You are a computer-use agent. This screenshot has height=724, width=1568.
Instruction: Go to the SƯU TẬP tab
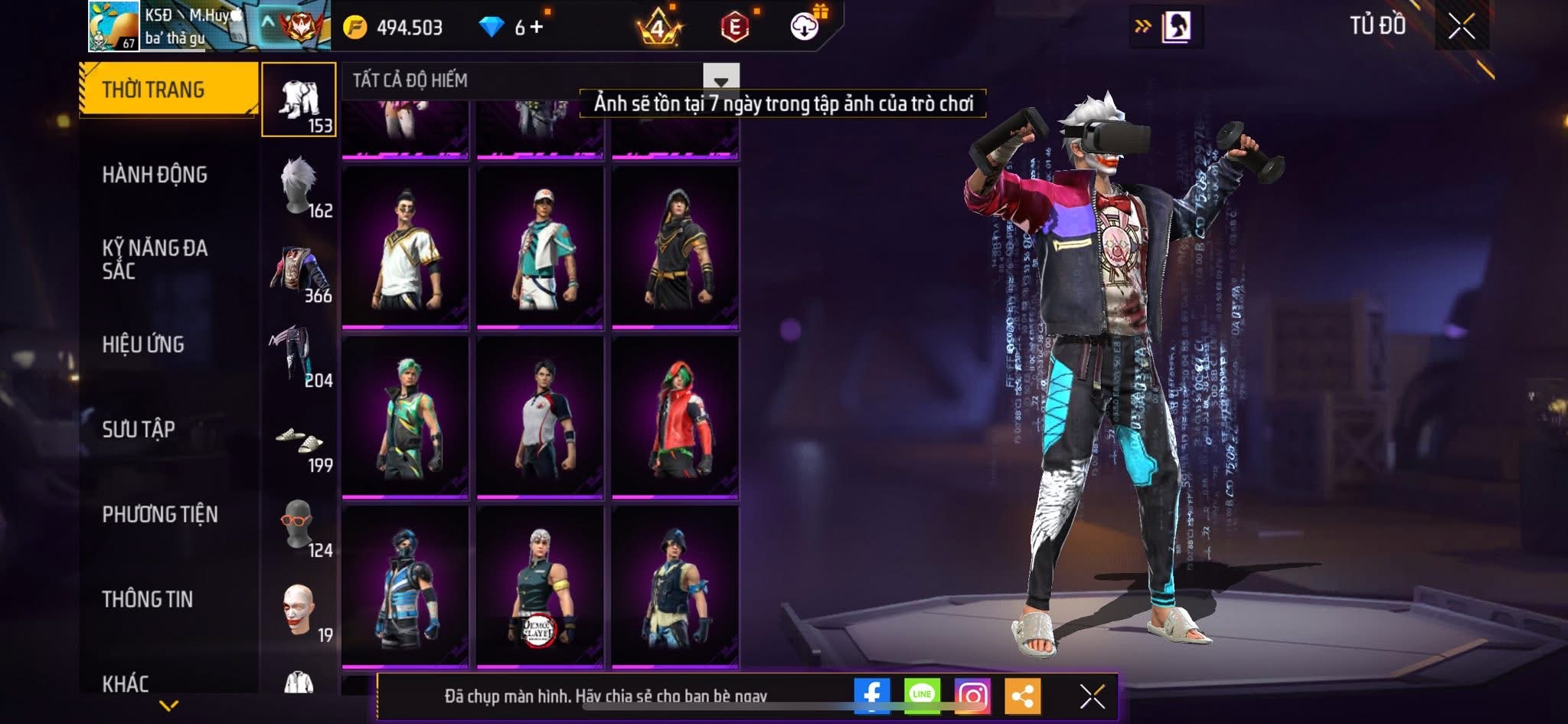pyautogui.click(x=139, y=429)
